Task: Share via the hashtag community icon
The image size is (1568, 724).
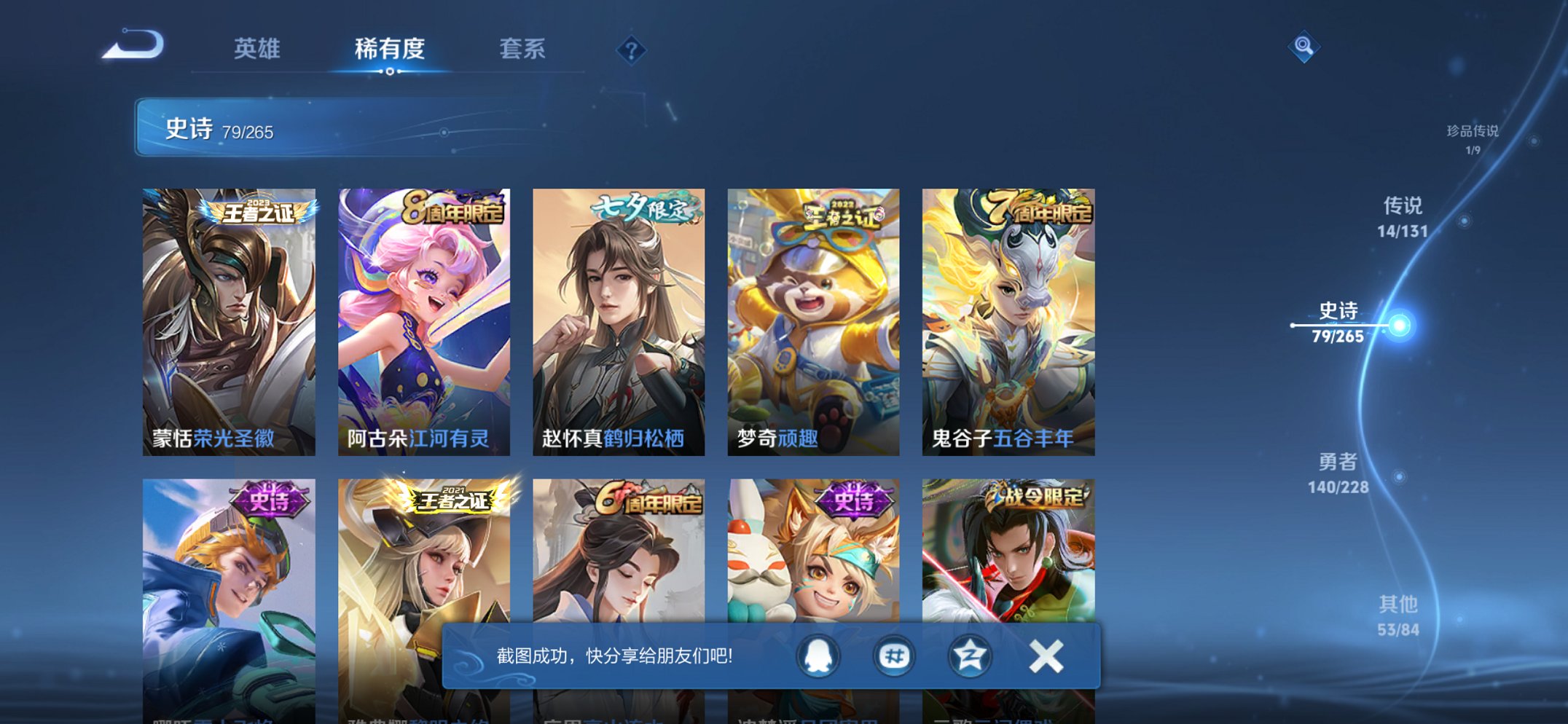Action: pos(893,656)
